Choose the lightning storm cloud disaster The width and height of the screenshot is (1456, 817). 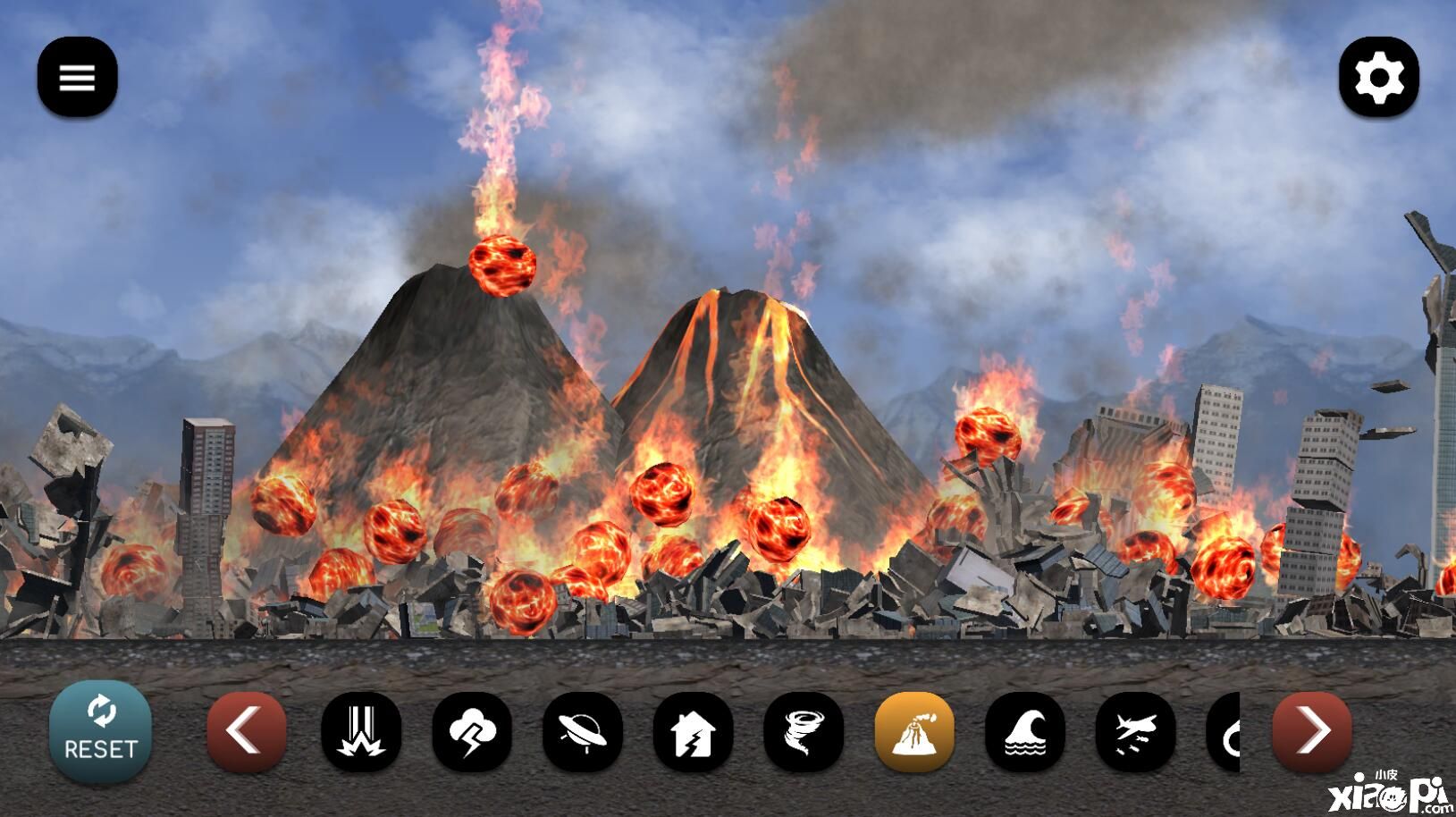[472, 732]
